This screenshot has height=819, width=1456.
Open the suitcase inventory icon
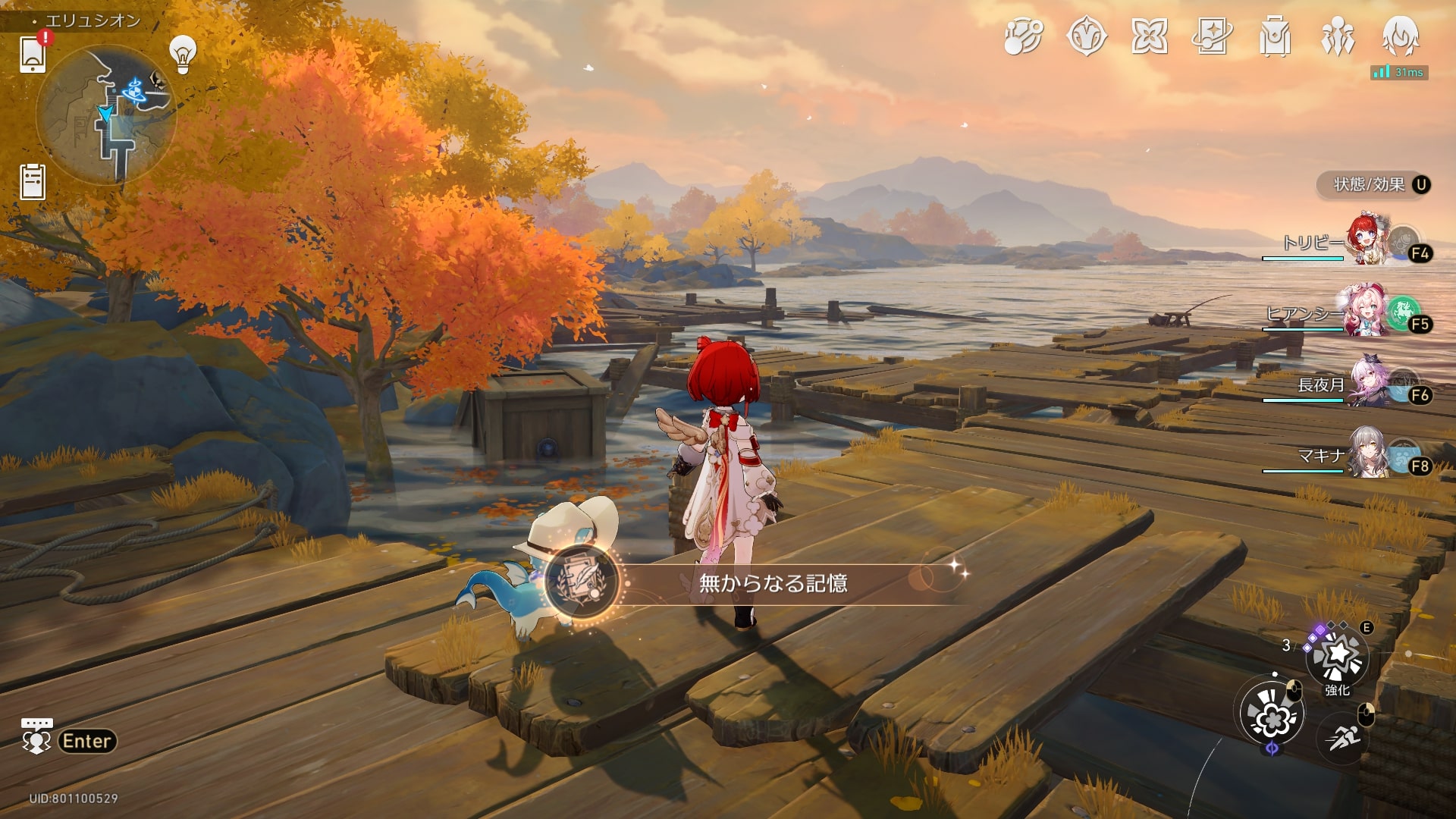pyautogui.click(x=1275, y=36)
